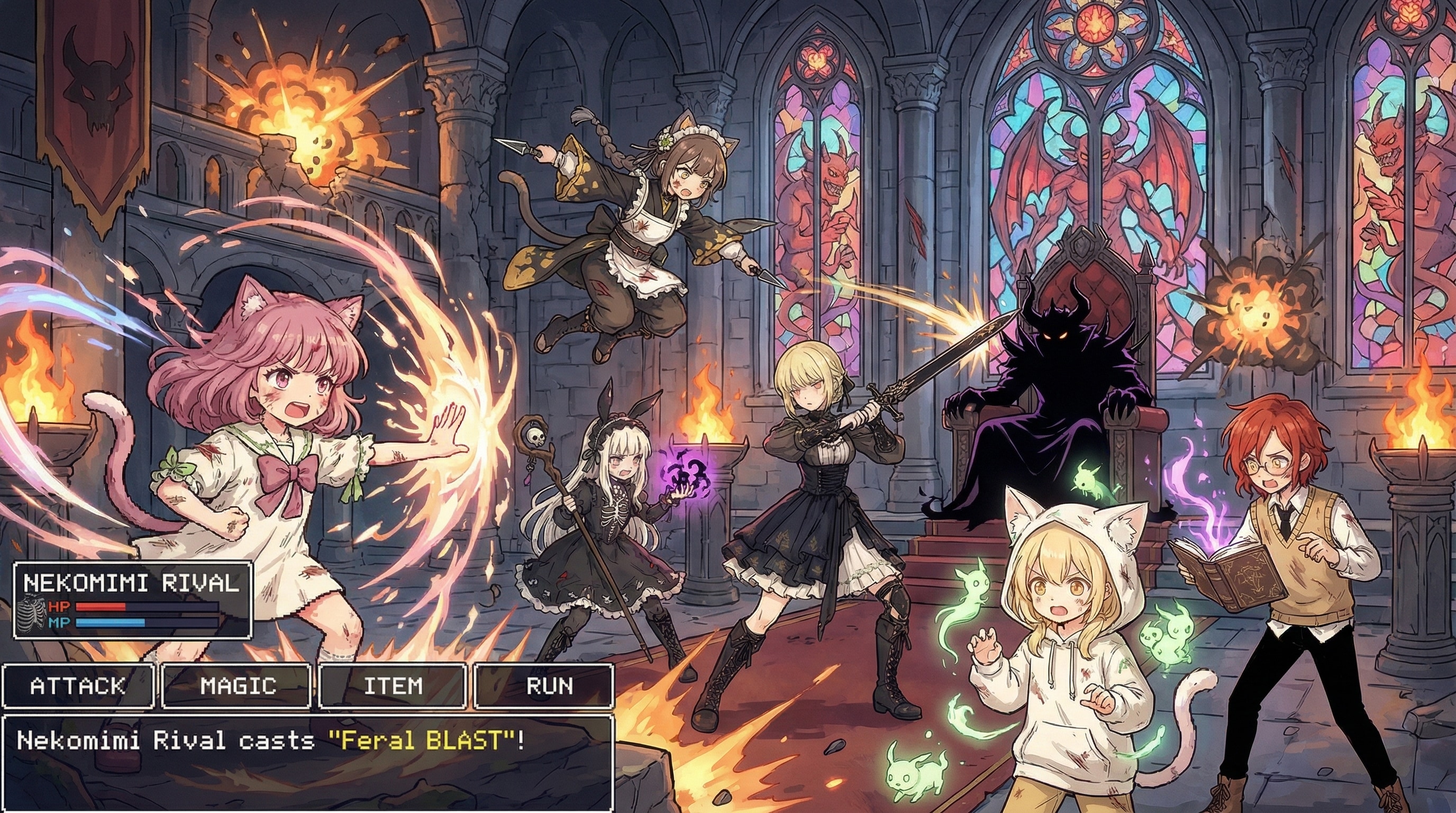Click RUN to flee the battle

pyautogui.click(x=544, y=686)
